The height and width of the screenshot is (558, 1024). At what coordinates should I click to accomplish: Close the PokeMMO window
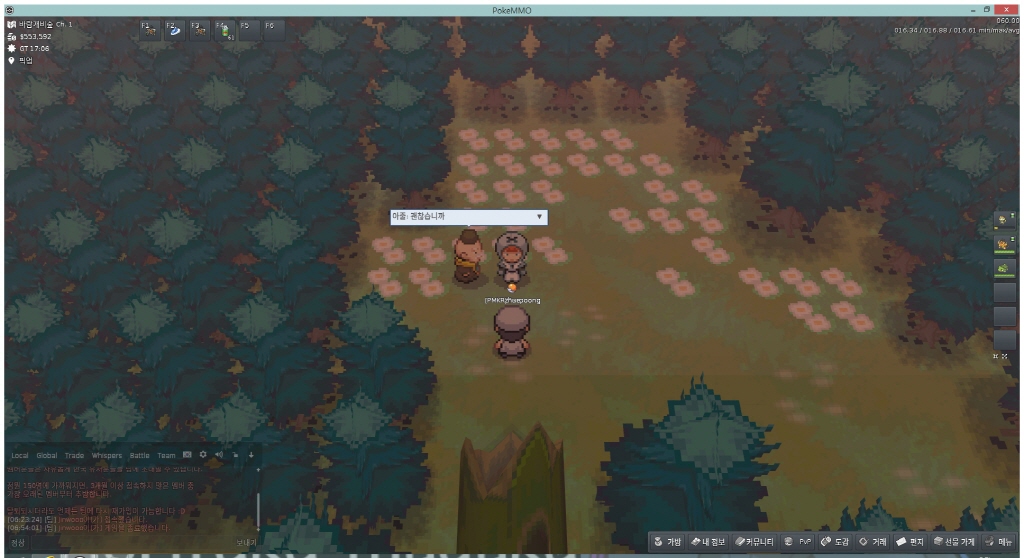(1012, 9)
